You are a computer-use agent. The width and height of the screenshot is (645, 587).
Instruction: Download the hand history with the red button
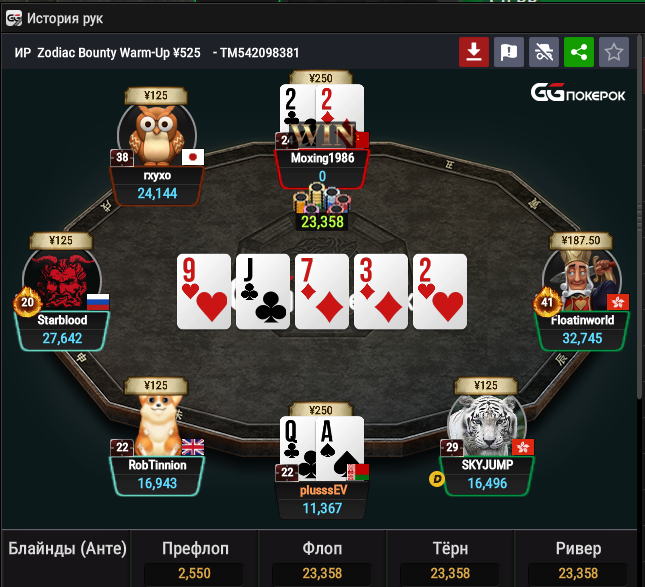tap(474, 52)
